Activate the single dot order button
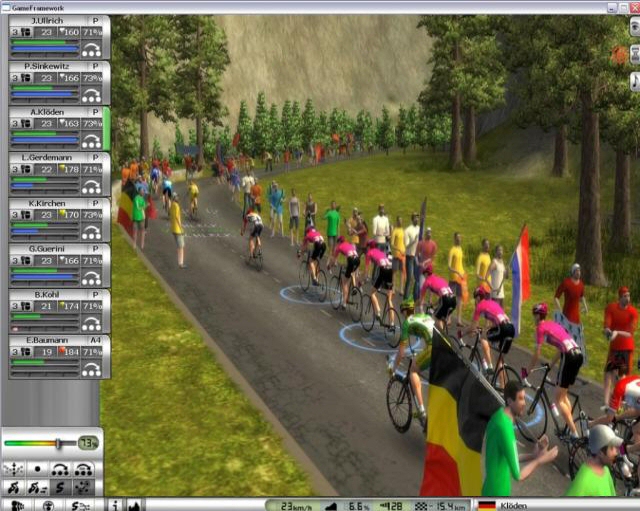The image size is (640, 511). pyautogui.click(x=37, y=469)
